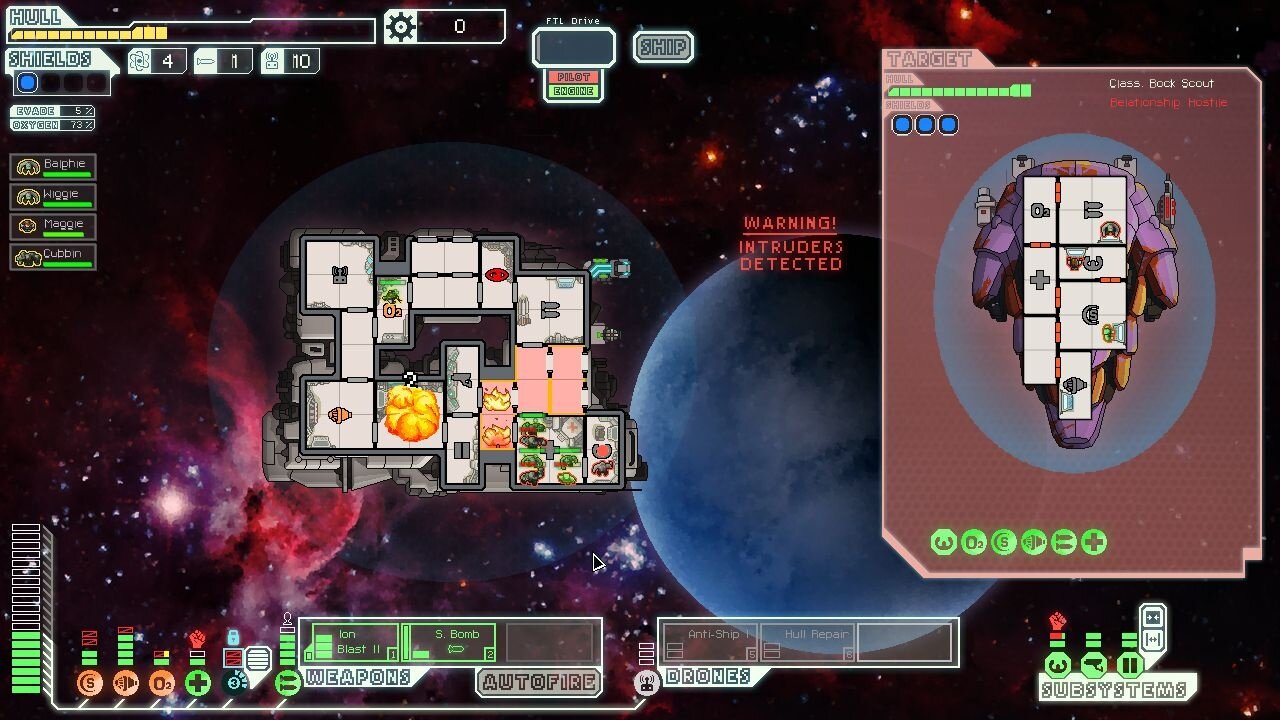Image resolution: width=1280 pixels, height=720 pixels.
Task: Choose crew member Maggie from list
Action: [53, 226]
